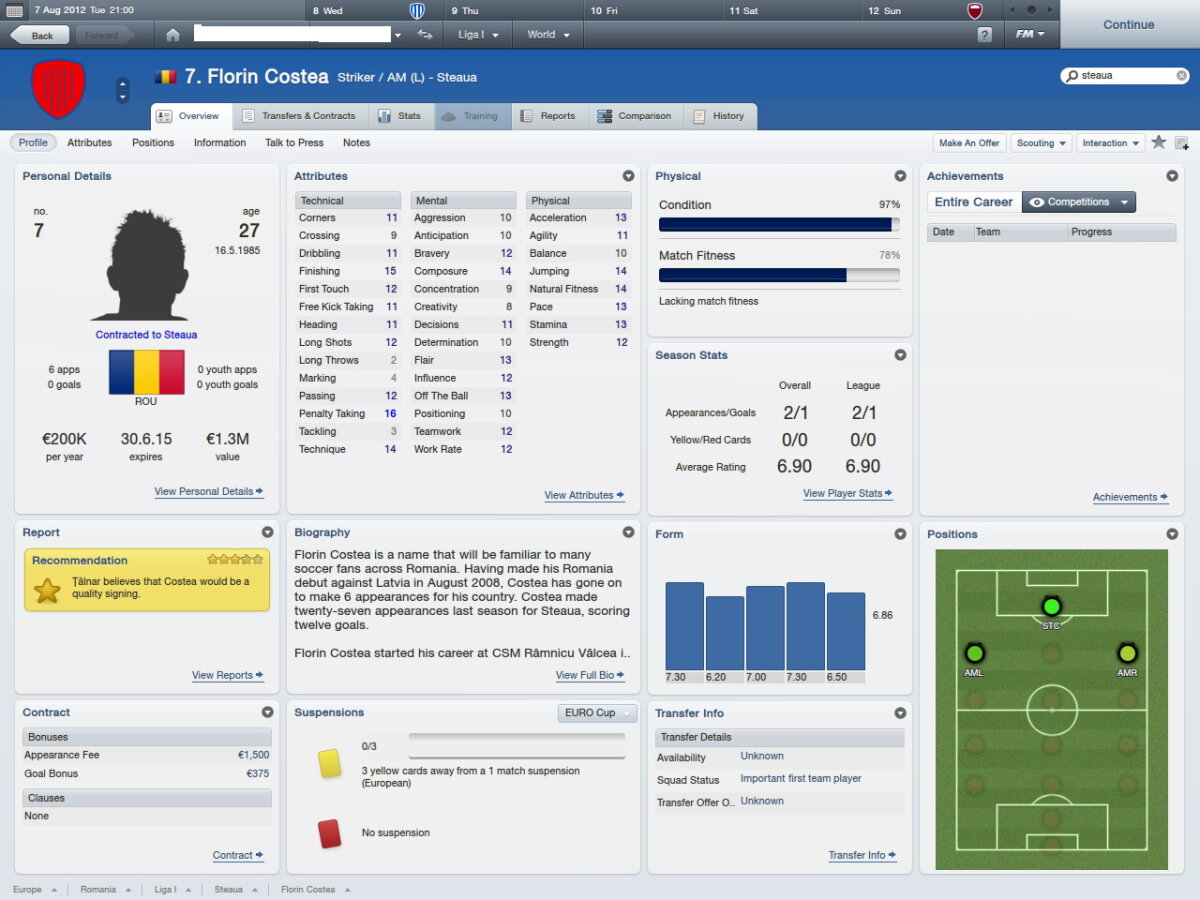Show the Attributes subsection
The image size is (1200, 900).
pyautogui.click(x=90, y=143)
